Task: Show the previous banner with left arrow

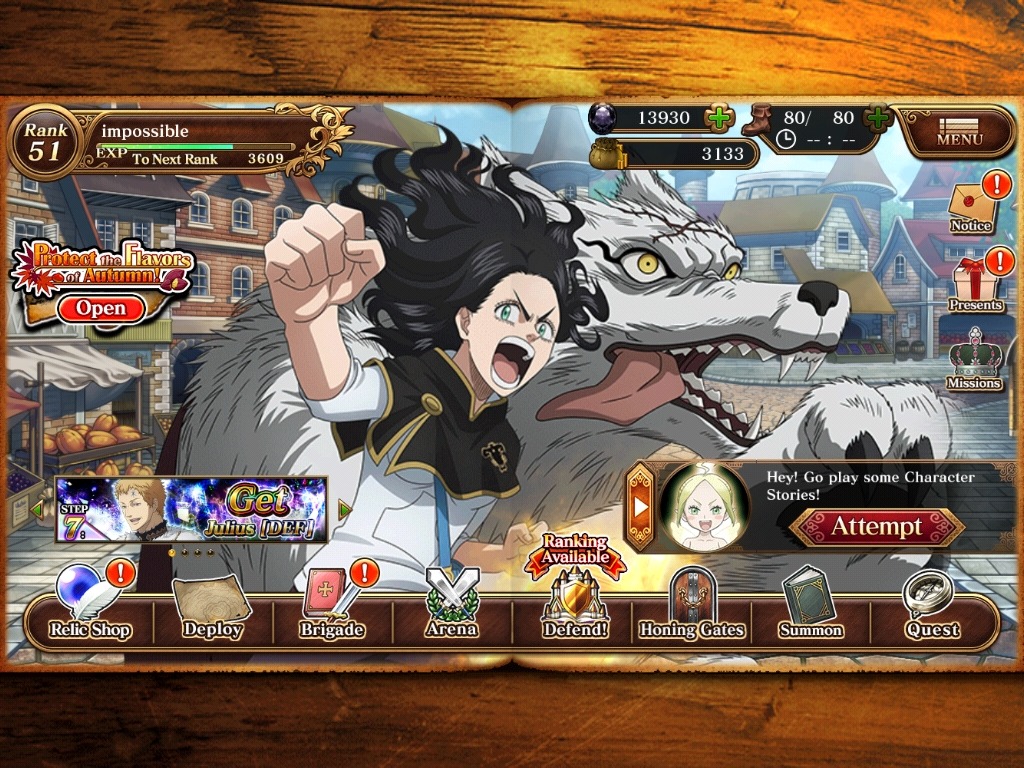Action: coord(38,510)
